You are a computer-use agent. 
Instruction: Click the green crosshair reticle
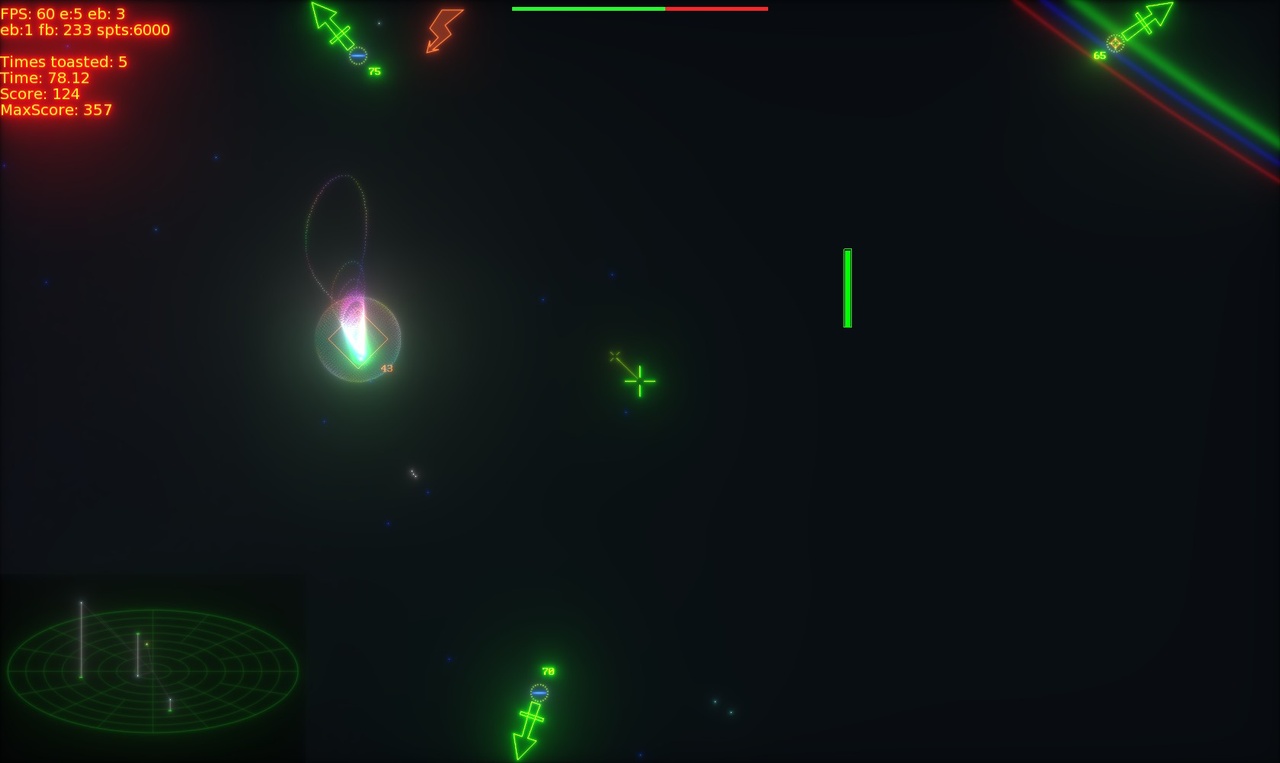click(639, 381)
